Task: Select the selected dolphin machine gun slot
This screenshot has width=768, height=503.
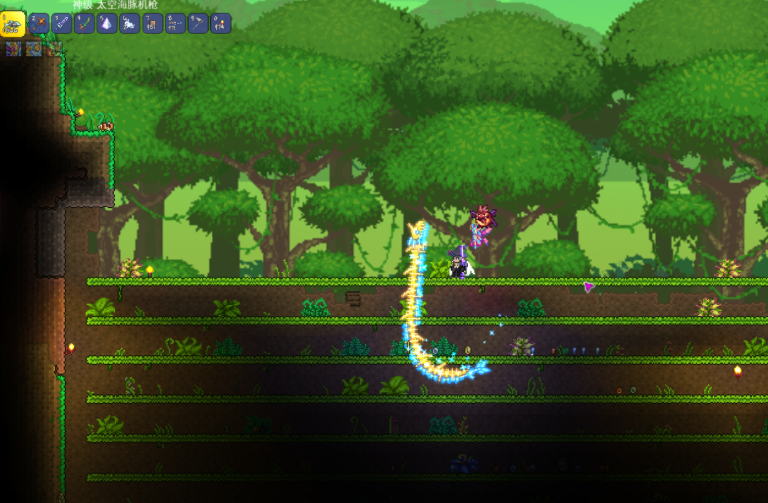Action: click(13, 23)
